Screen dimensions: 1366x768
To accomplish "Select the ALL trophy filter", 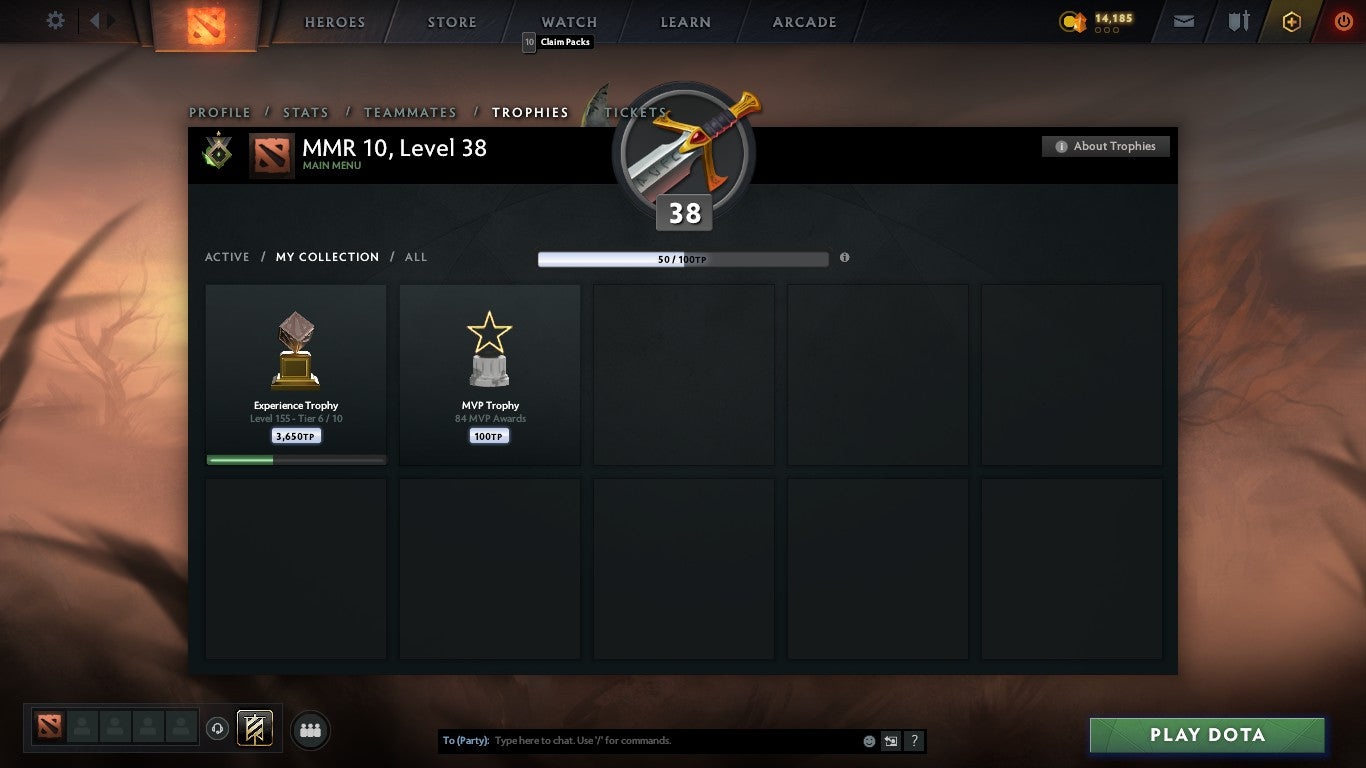I will click(415, 257).
